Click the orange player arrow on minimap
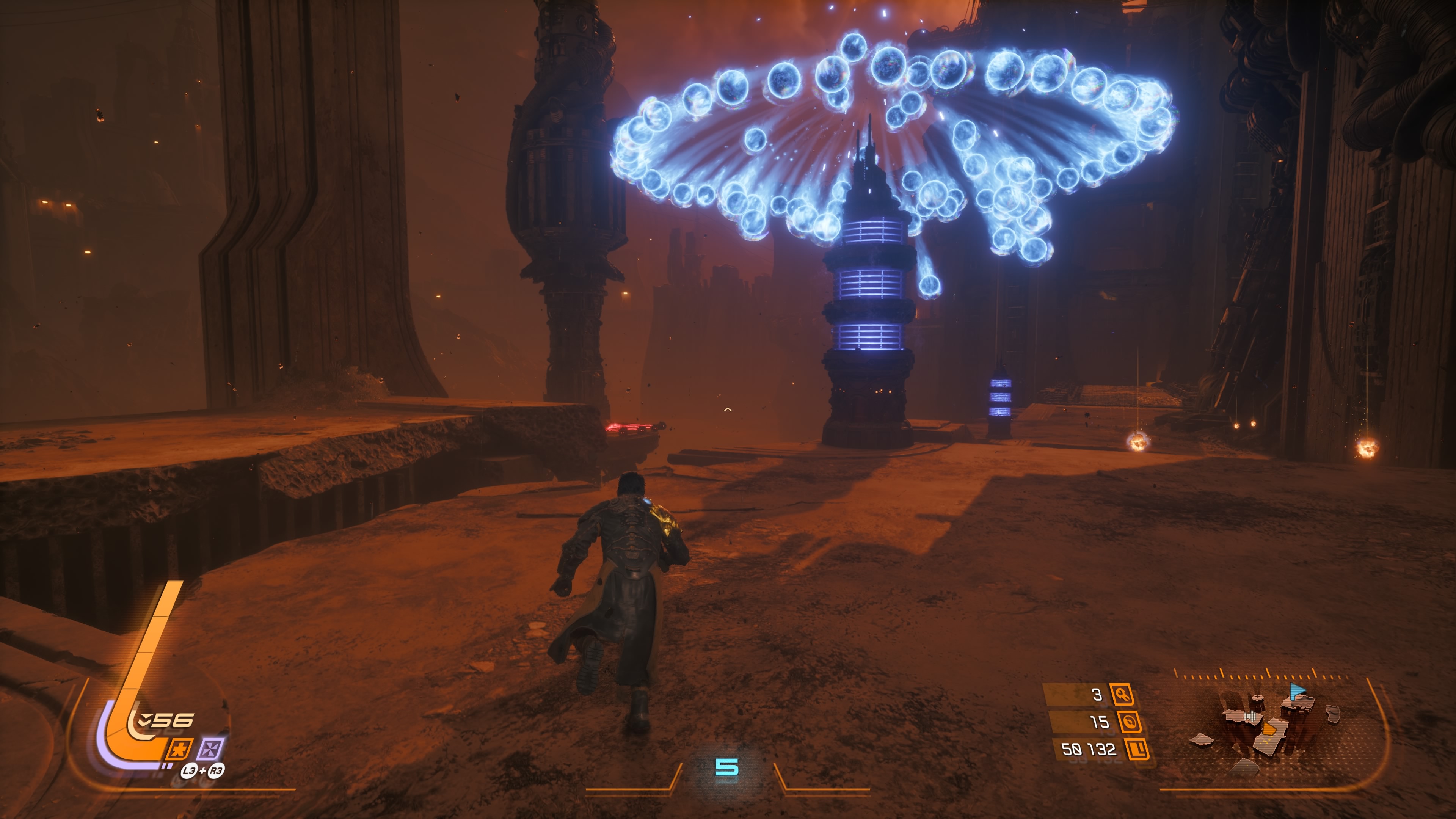 [x=1269, y=728]
